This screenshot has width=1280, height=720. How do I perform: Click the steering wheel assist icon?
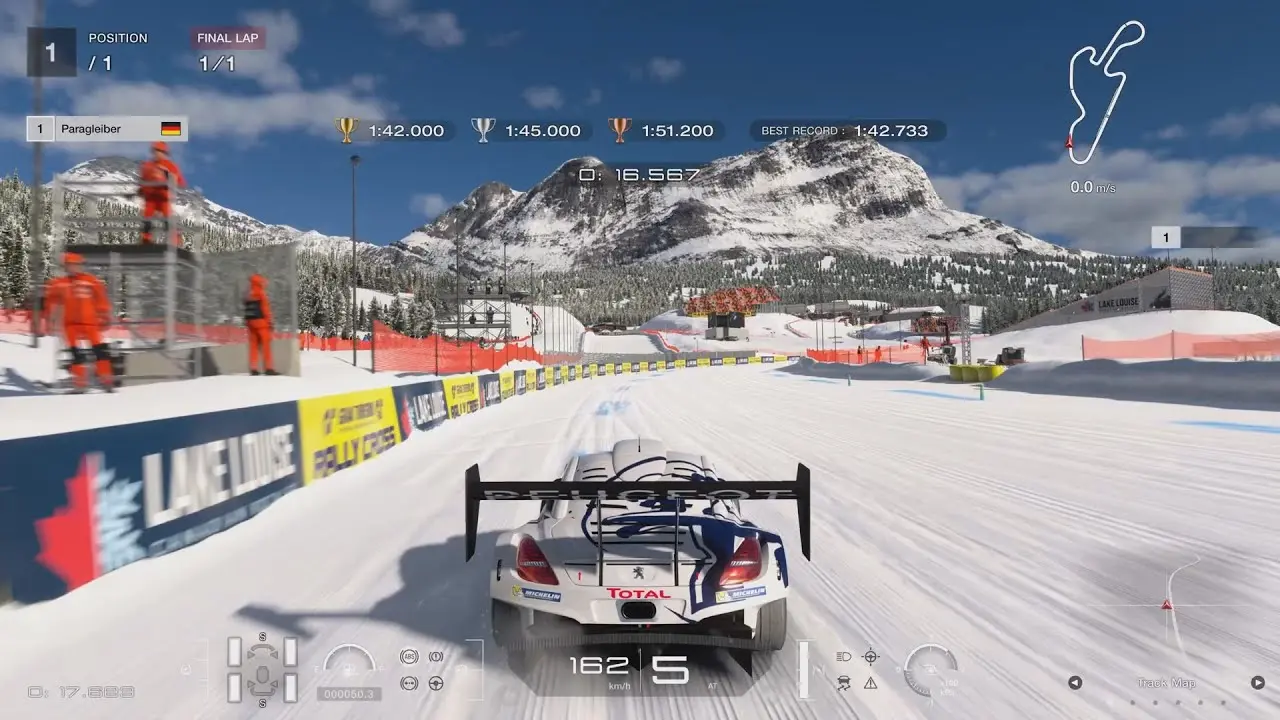pyautogui.click(x=436, y=683)
